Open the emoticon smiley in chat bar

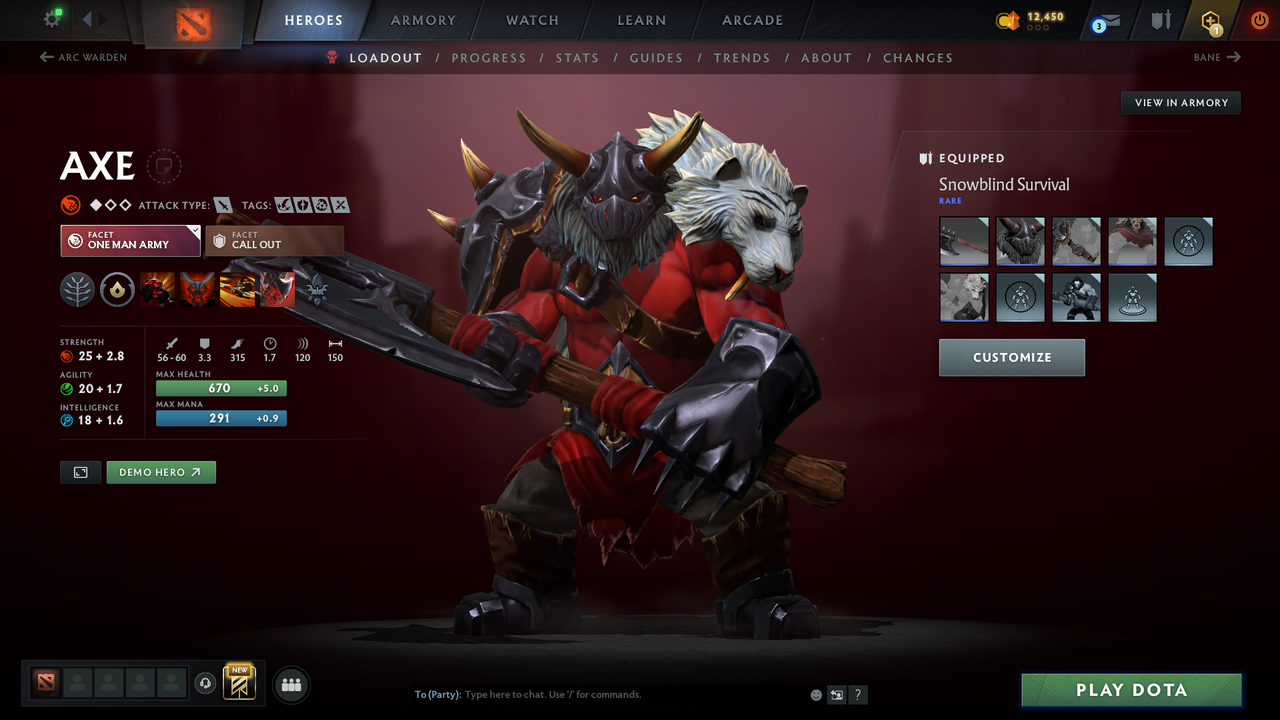pyautogui.click(x=815, y=694)
